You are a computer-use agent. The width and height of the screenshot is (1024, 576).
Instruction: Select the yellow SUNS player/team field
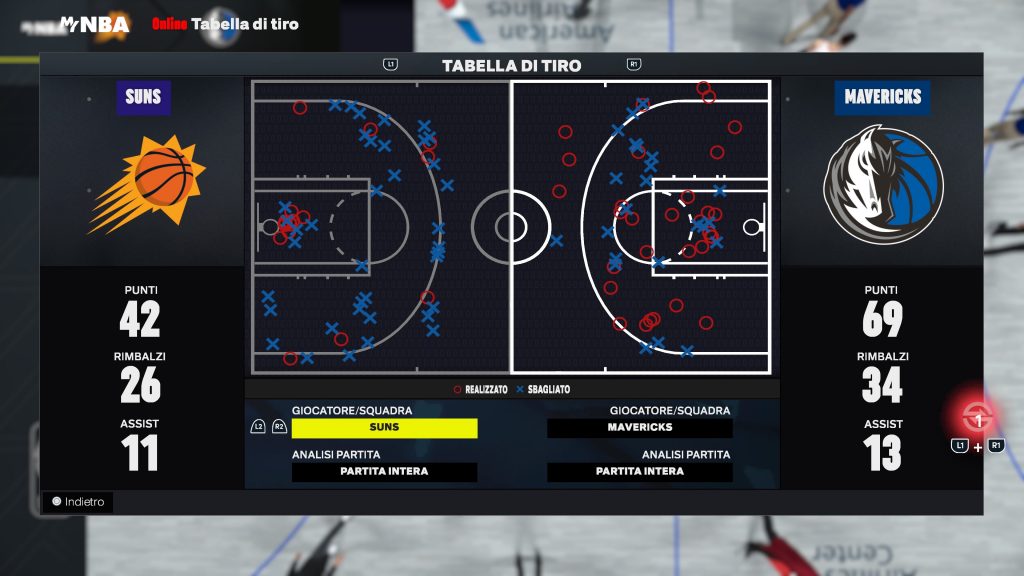pos(384,428)
